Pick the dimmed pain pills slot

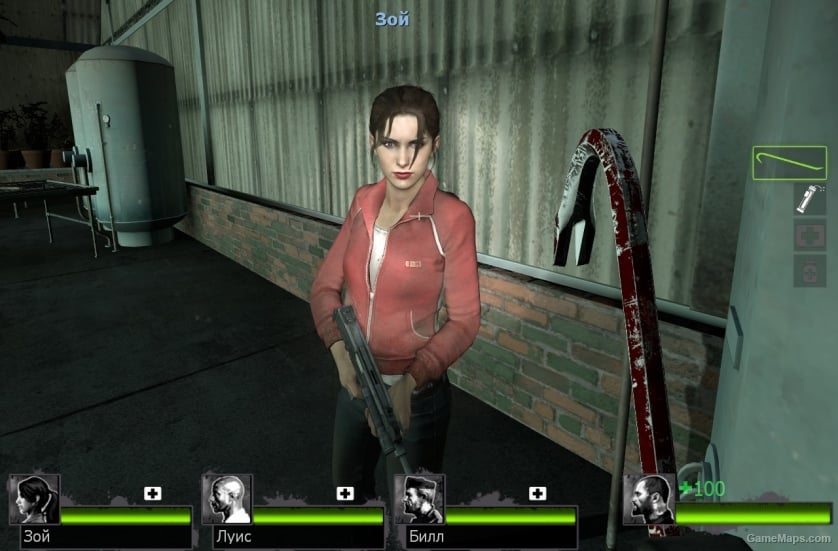coord(808,271)
